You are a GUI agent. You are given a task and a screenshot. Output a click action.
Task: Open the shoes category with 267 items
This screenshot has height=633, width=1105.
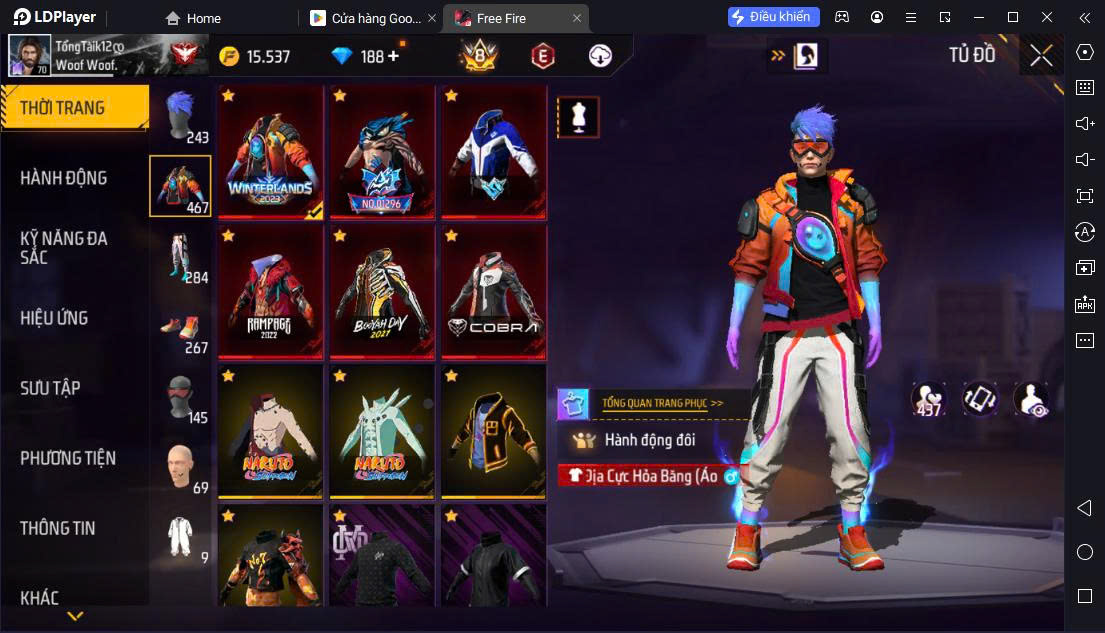[182, 332]
